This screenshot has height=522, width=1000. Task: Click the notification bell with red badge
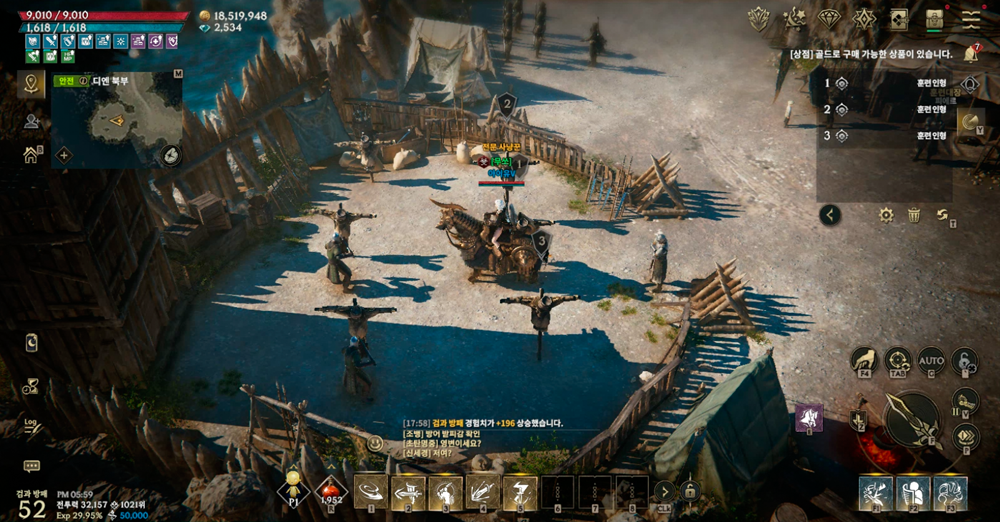point(970,54)
